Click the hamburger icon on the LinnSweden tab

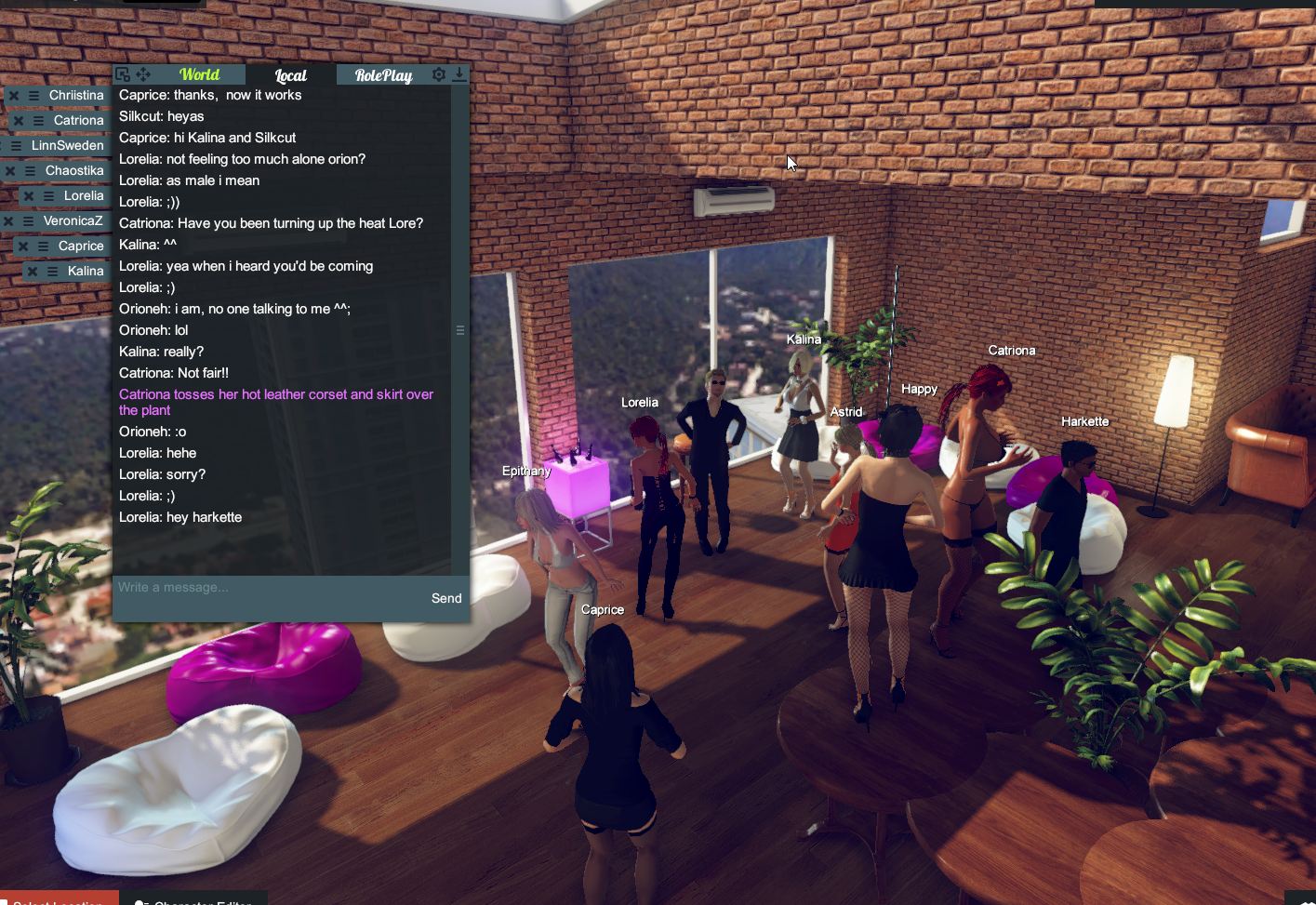pyautogui.click(x=15, y=145)
